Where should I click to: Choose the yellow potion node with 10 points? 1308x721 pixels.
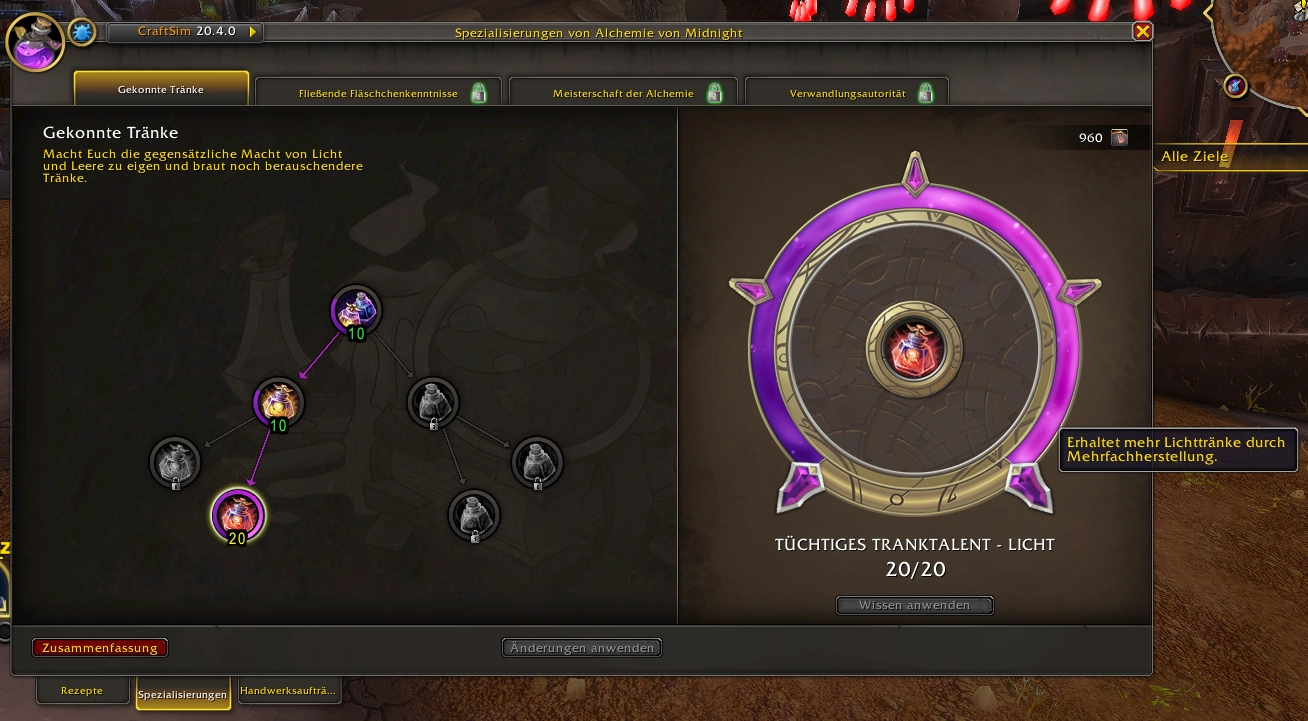coord(277,401)
